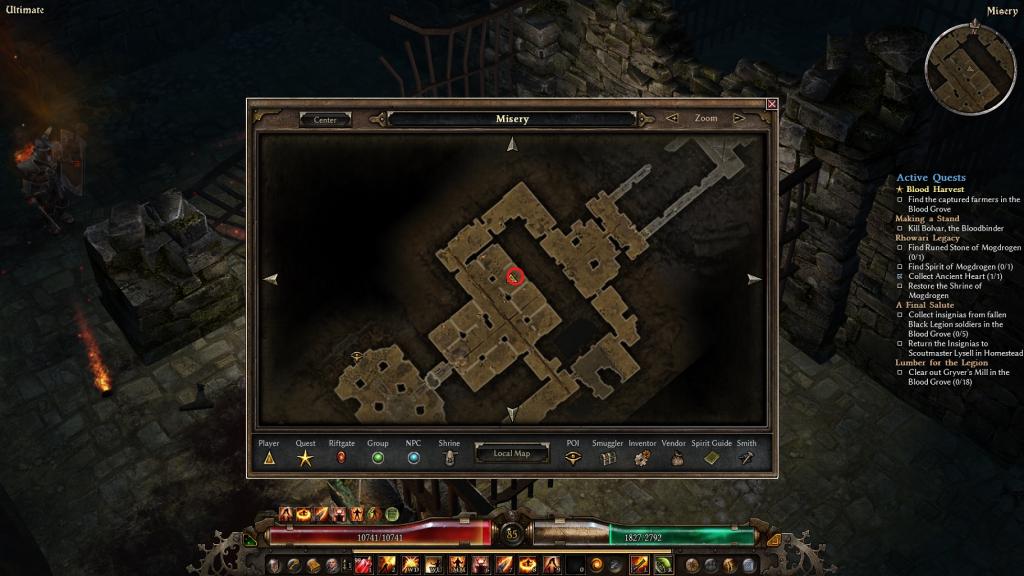Click the right Zoom arrow
The height and width of the screenshot is (576, 1024).
(740, 118)
